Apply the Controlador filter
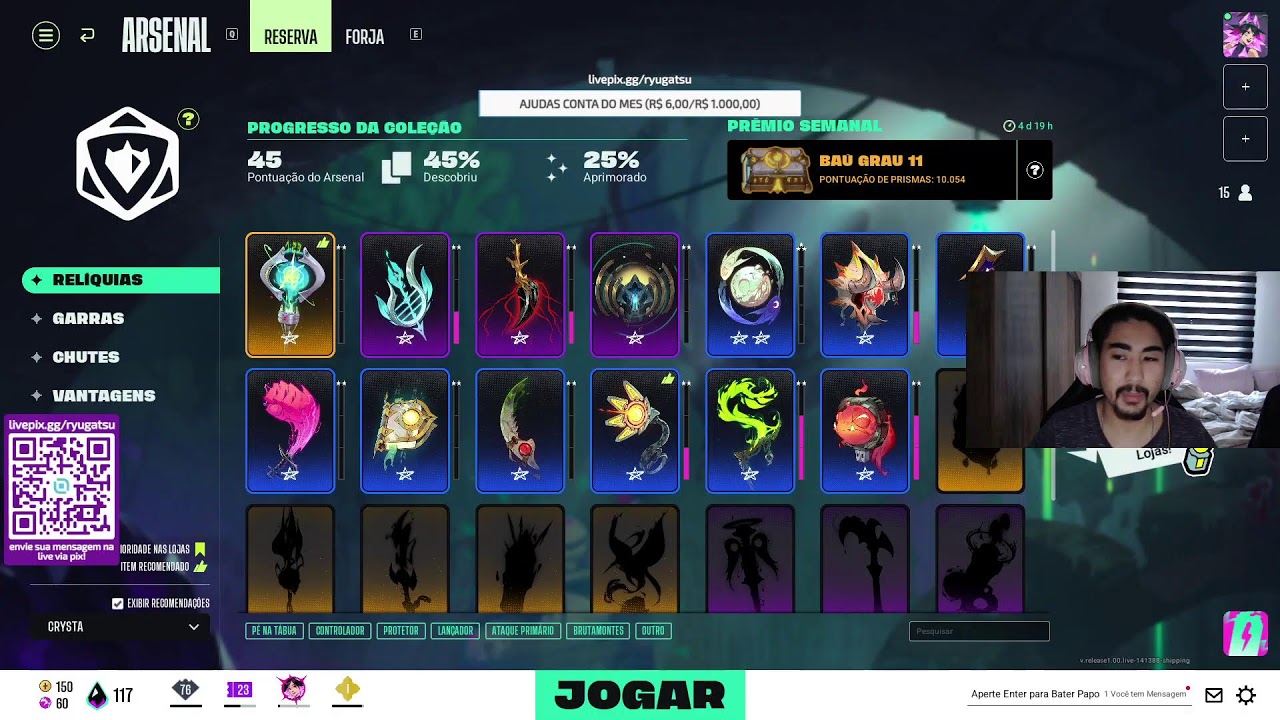The width and height of the screenshot is (1280, 720). tap(340, 631)
